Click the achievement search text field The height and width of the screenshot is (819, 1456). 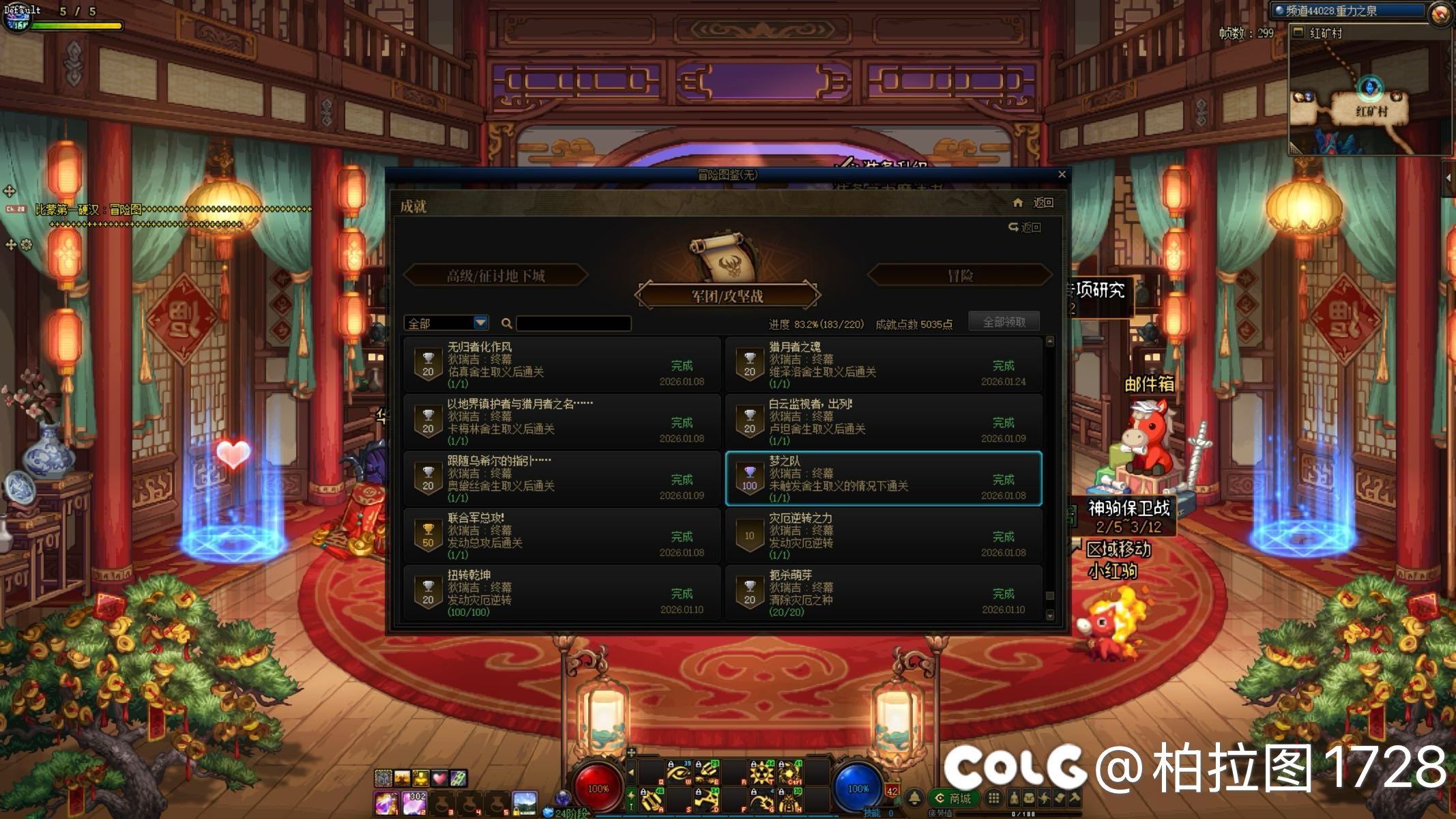573,324
